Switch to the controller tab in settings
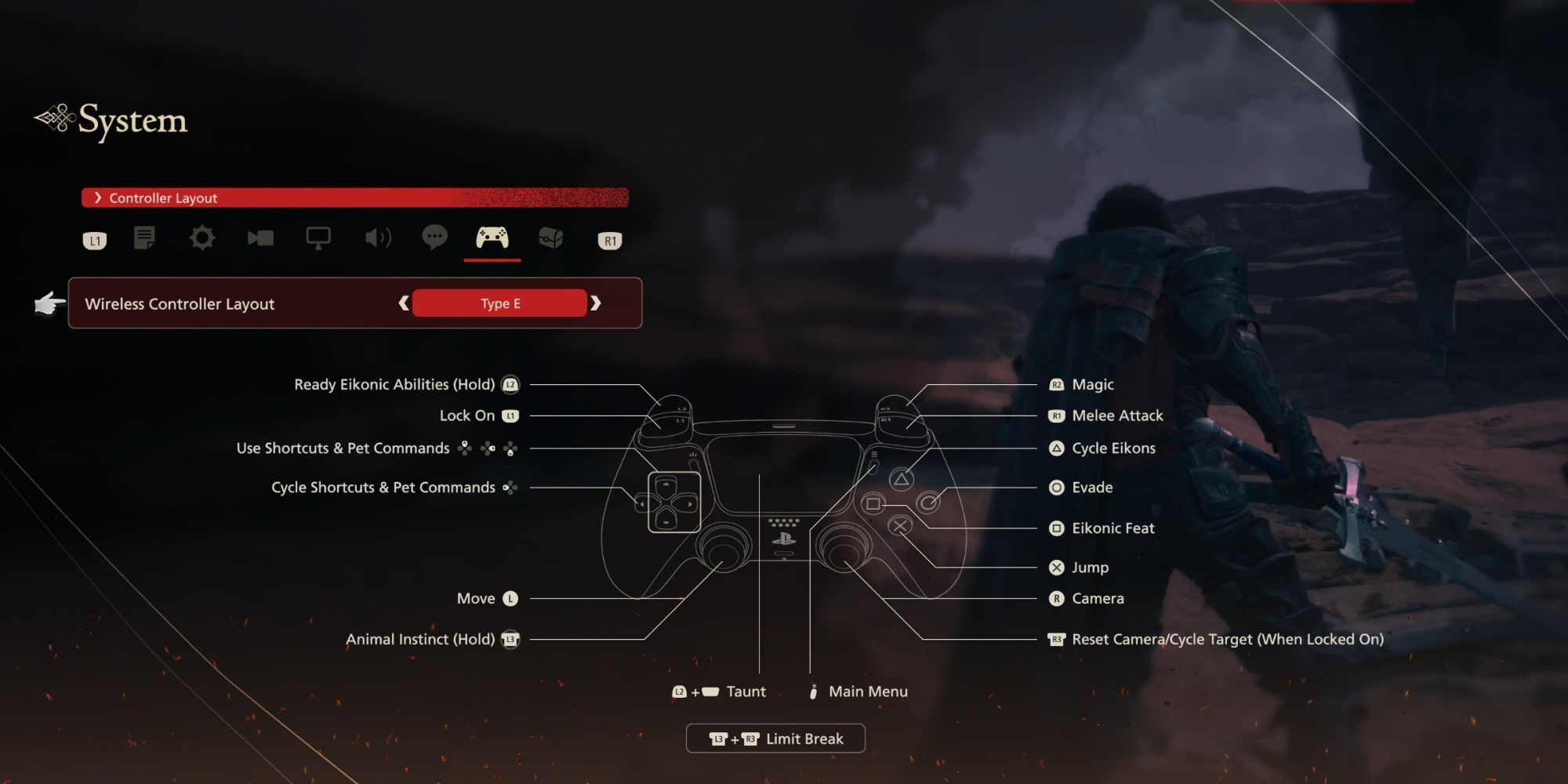Viewport: 1568px width, 784px height. point(492,239)
